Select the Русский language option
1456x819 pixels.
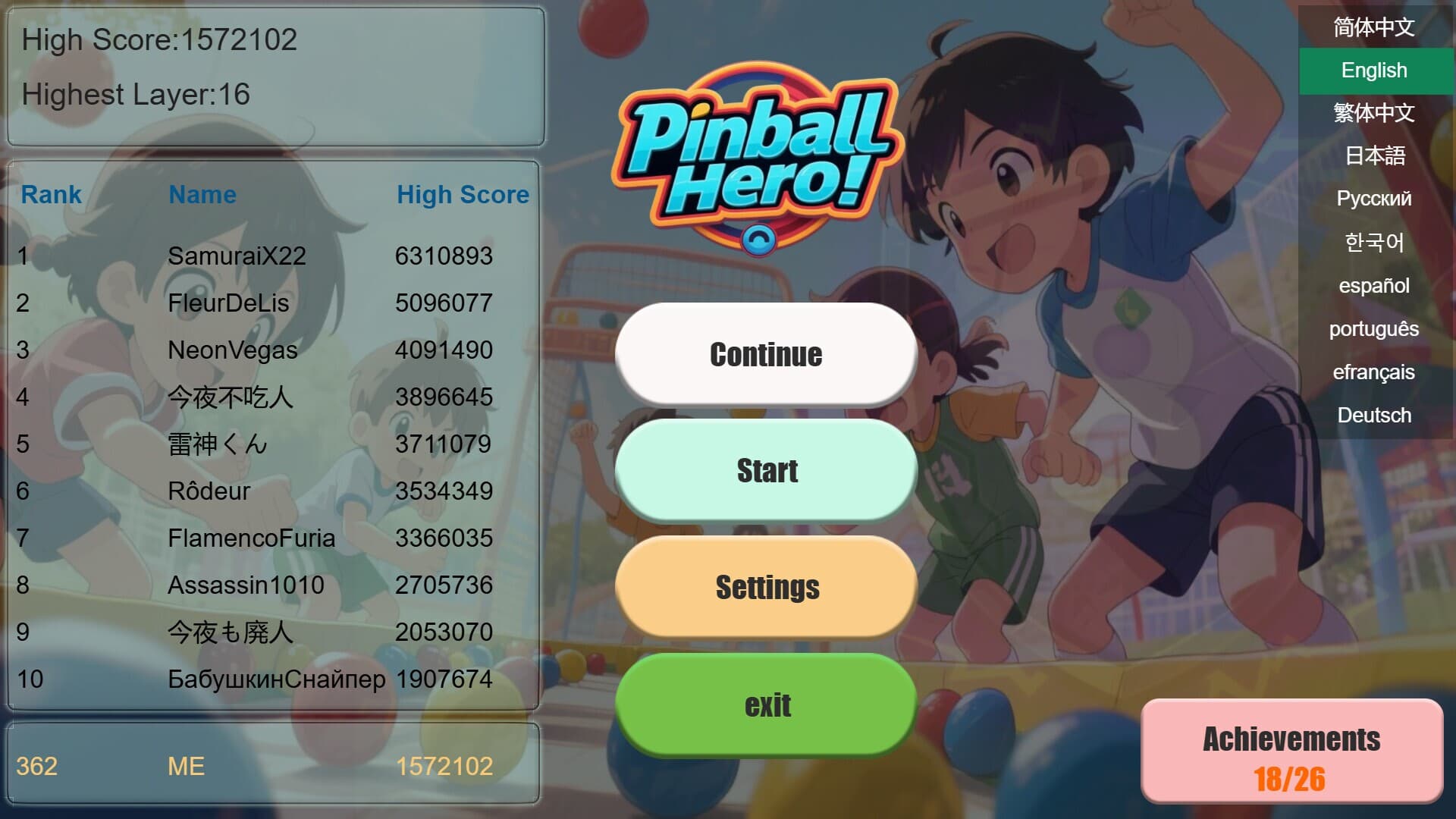point(1373,199)
